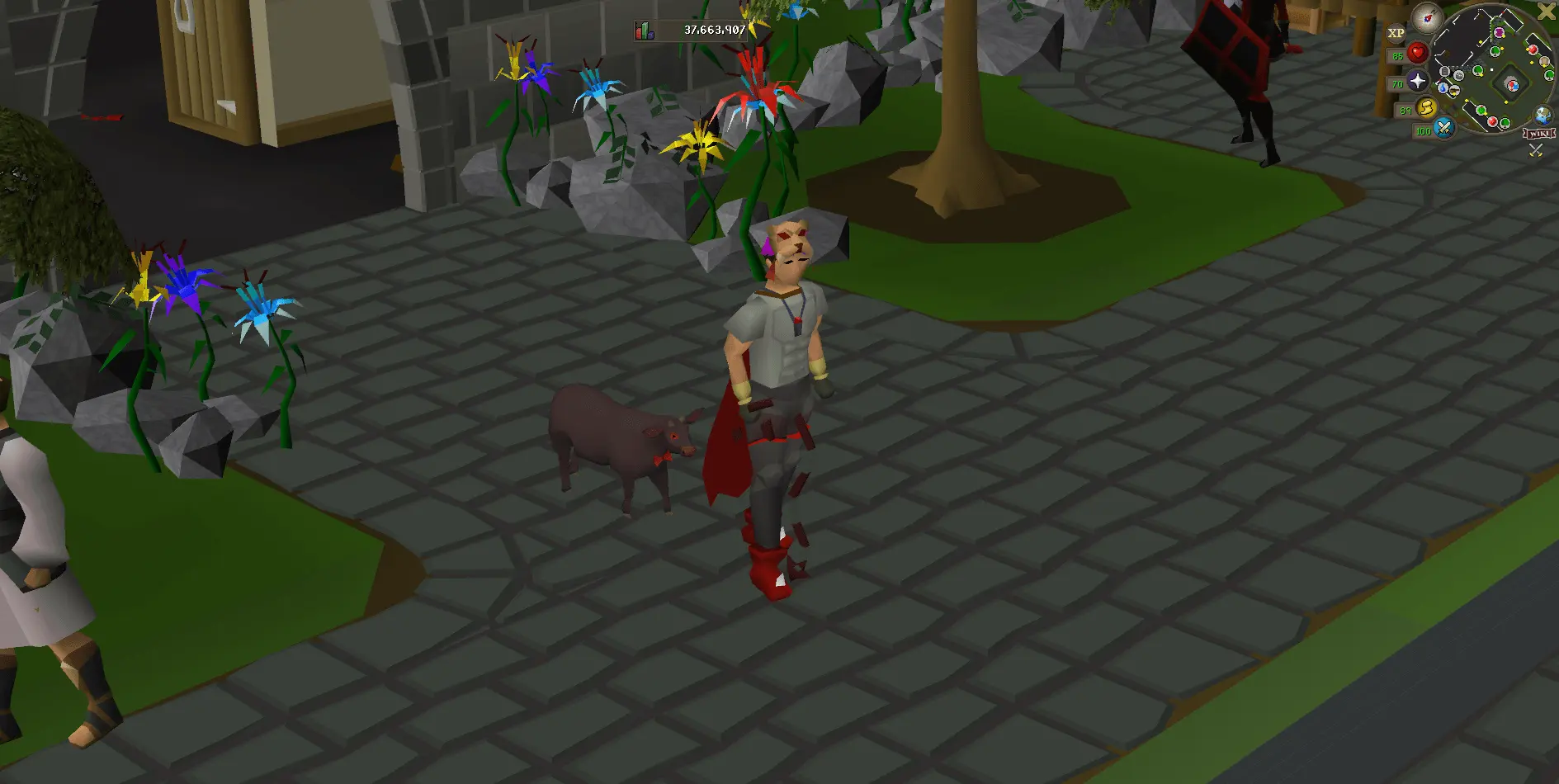Screen dimensions: 1559x784
Task: Toggle quick prayers using the prayer orb
Action: [1417, 82]
